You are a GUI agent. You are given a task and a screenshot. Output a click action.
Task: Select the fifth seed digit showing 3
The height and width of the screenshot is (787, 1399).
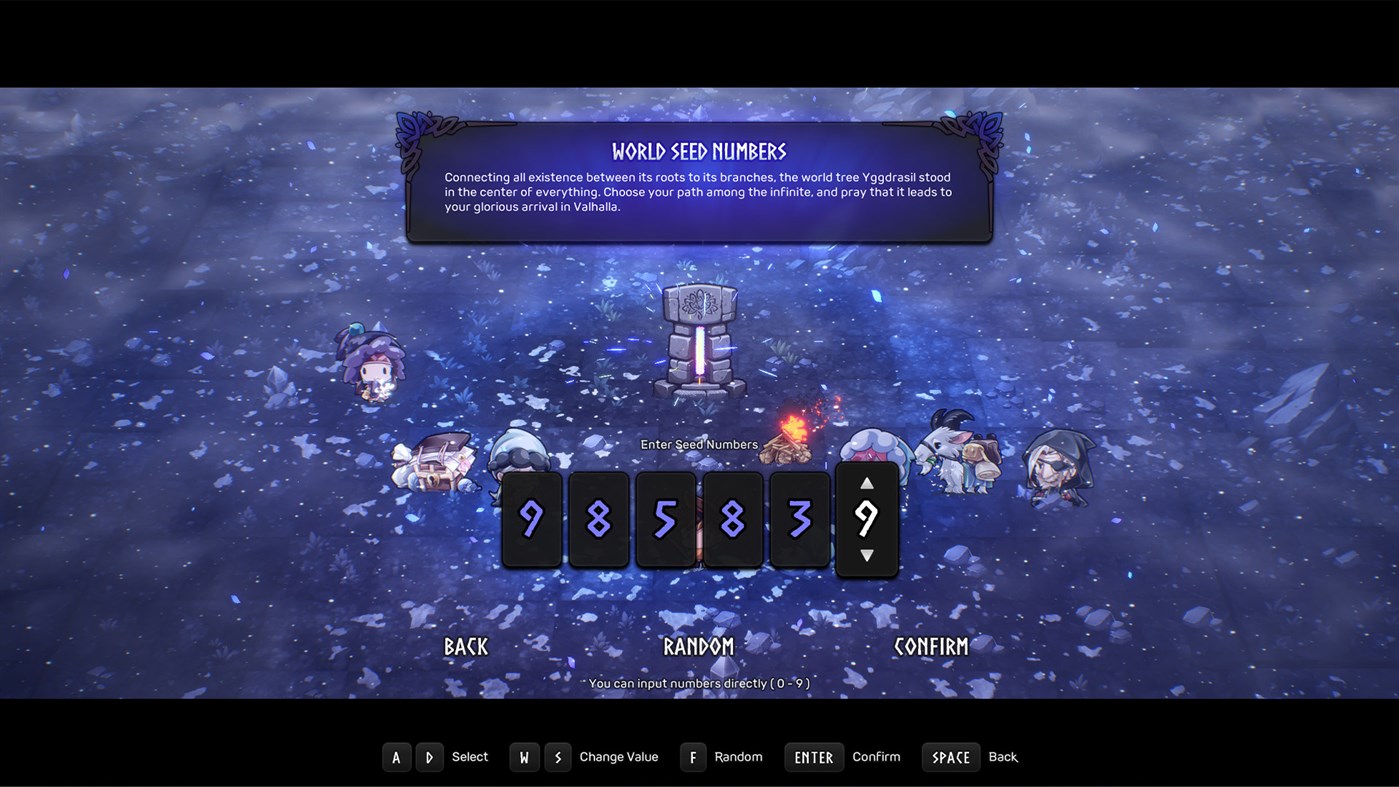tap(800, 518)
